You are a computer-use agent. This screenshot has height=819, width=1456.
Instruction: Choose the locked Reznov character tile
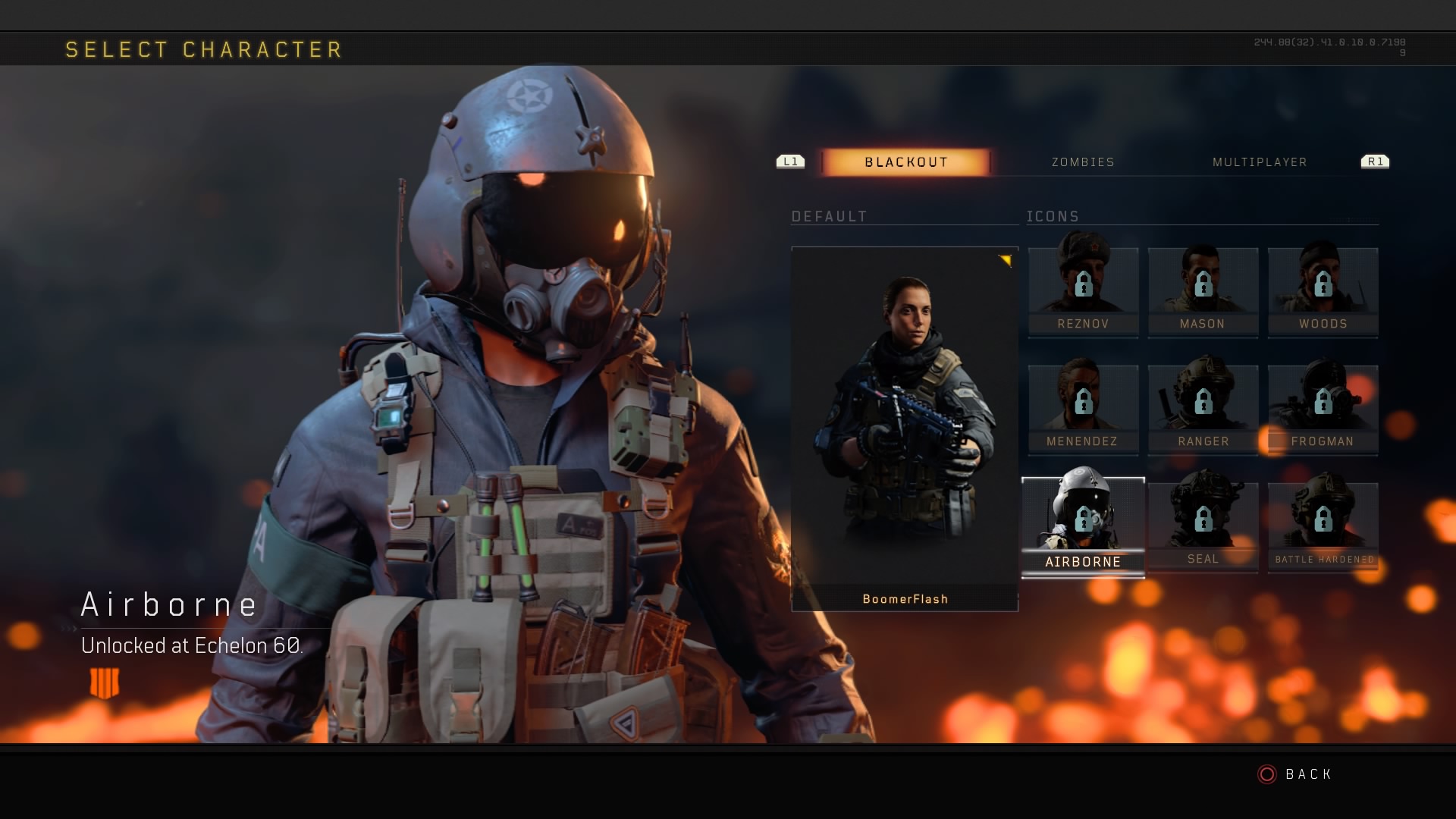point(1083,292)
